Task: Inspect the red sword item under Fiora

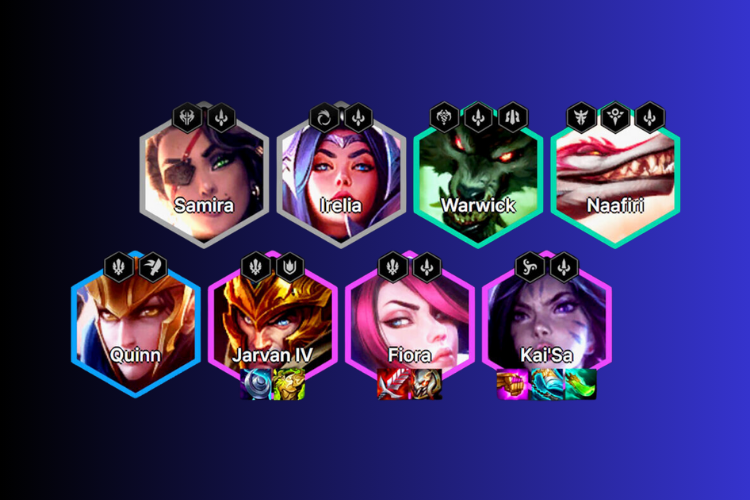Action: coord(391,385)
